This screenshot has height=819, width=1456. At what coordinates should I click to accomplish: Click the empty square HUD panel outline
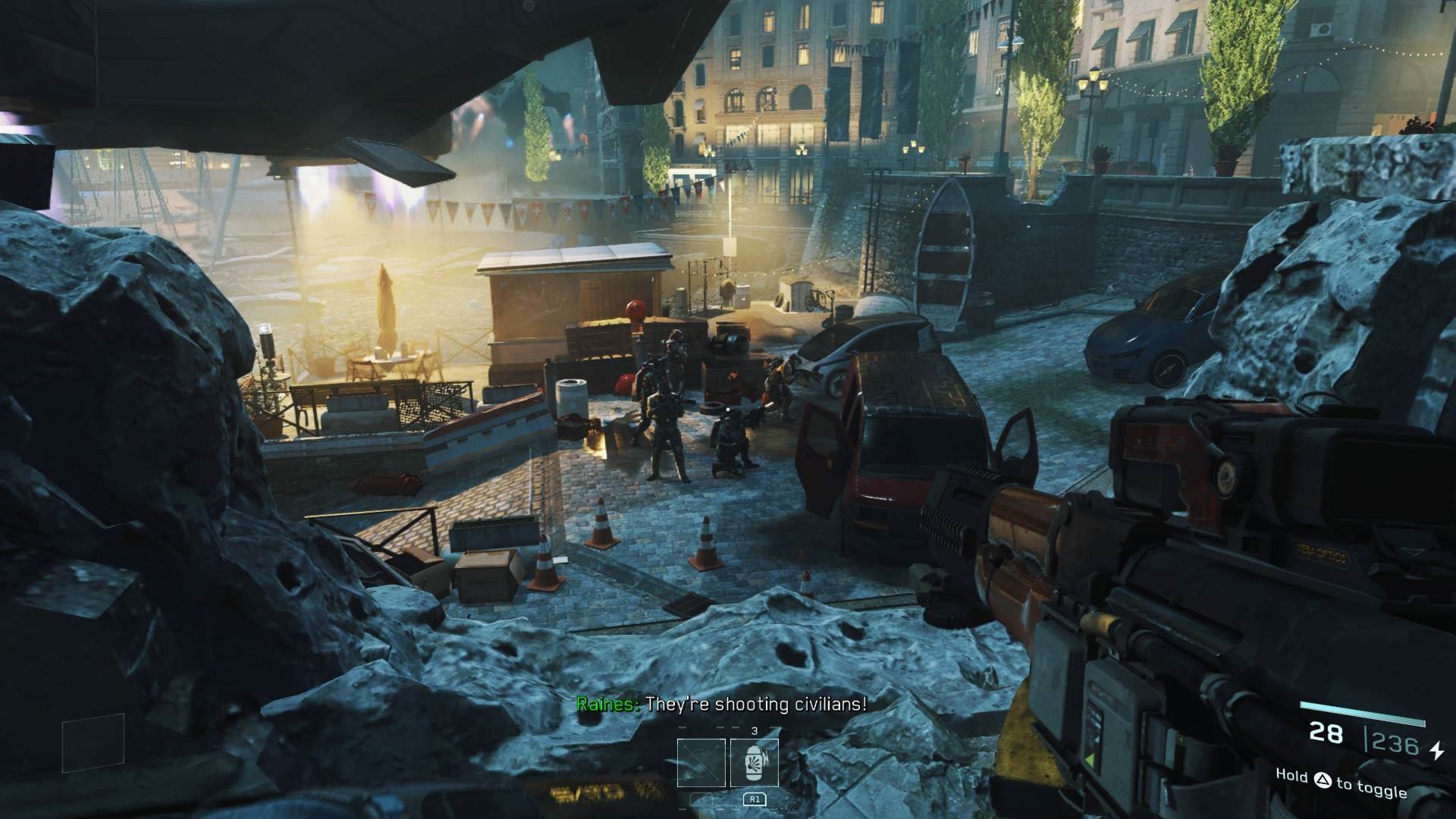[x=93, y=743]
